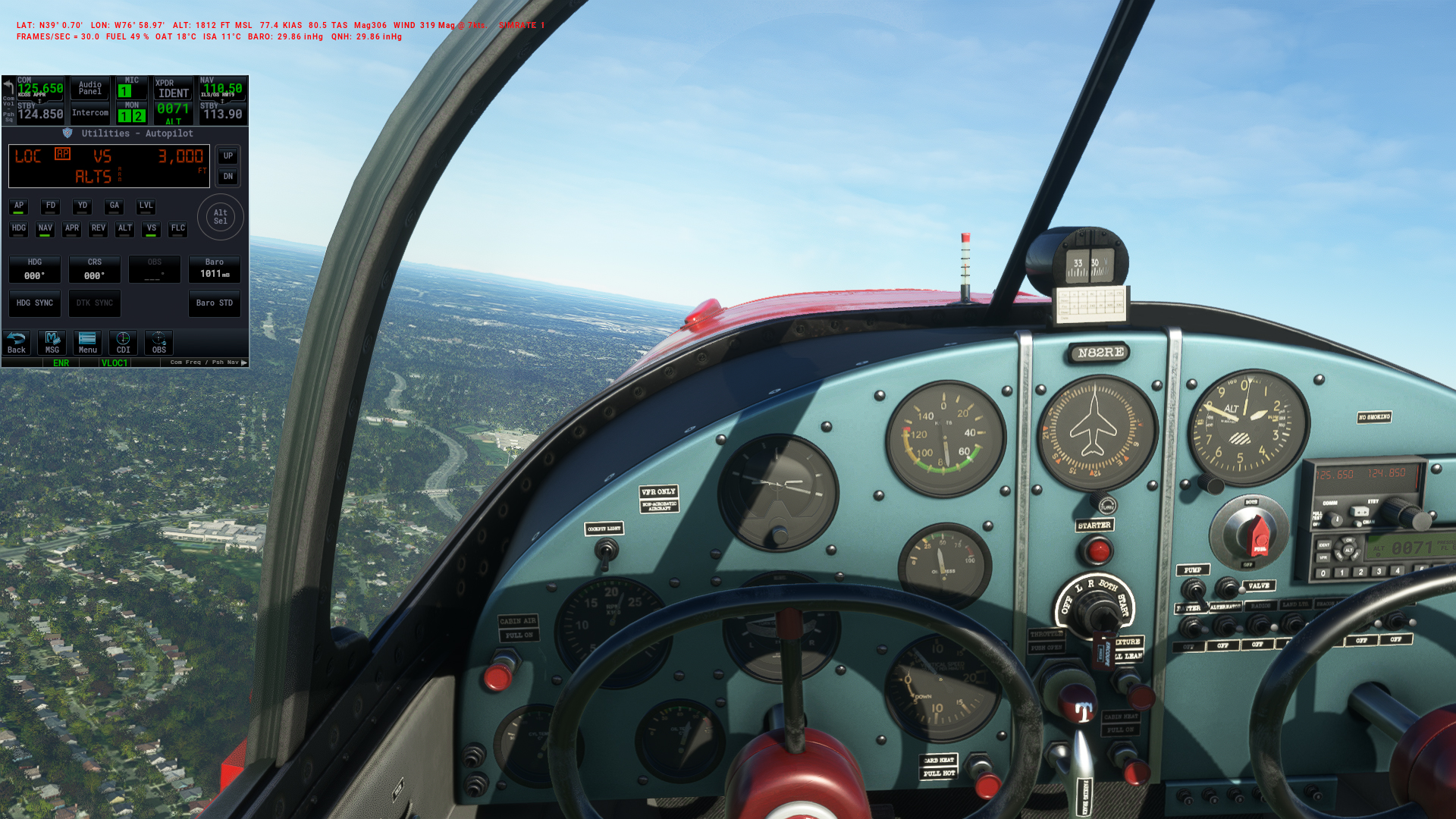Enable the FD flight director
Image resolution: width=1456 pixels, height=819 pixels.
(51, 206)
